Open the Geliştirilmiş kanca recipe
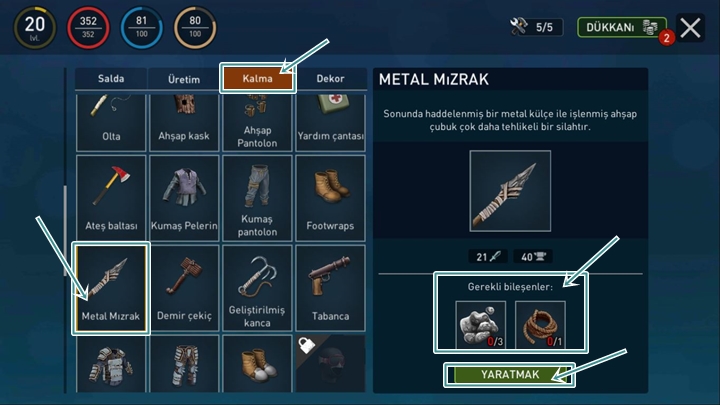Screen dimensions: 720x405 click(257, 287)
